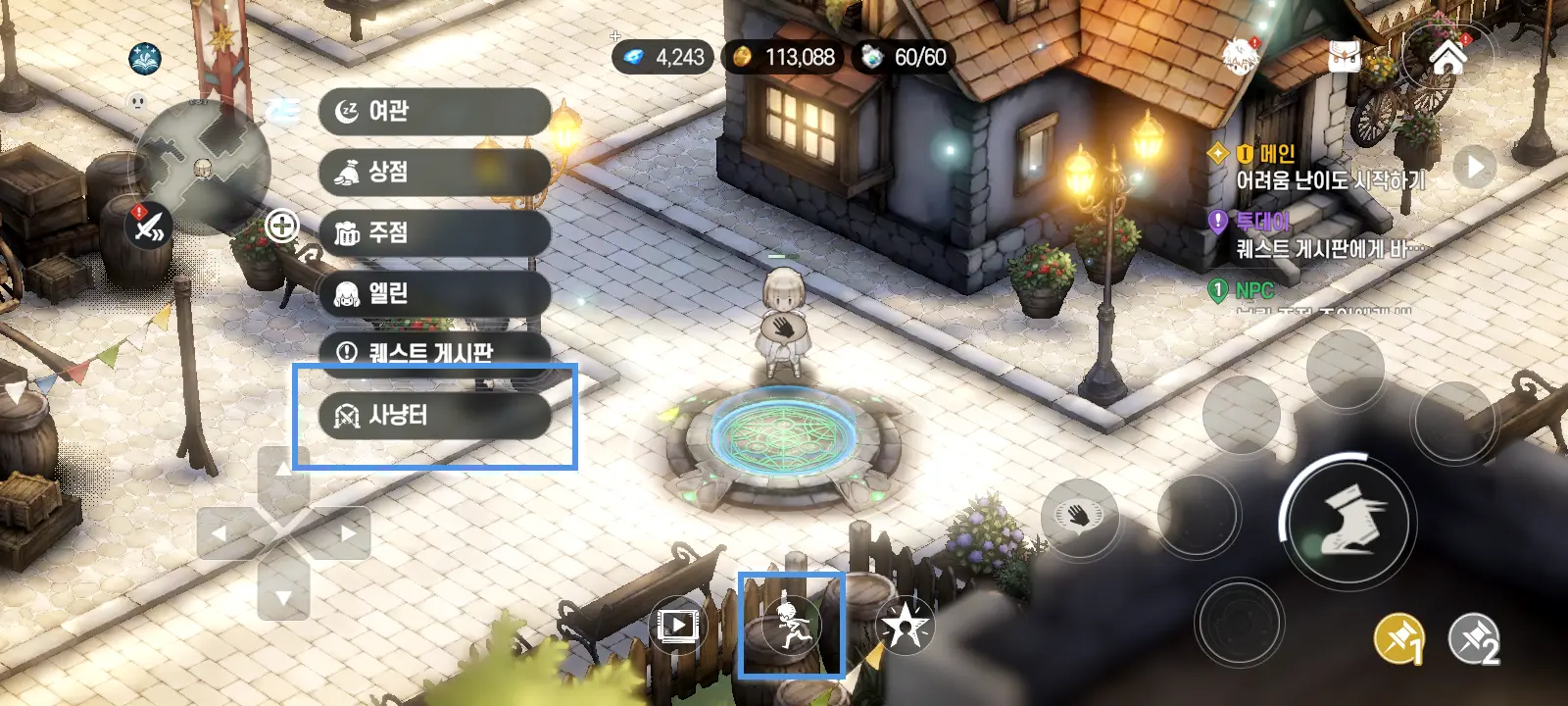Viewport: 1568px width, 706px height.
Task: Activate the dash boot skill button
Action: tap(1347, 521)
